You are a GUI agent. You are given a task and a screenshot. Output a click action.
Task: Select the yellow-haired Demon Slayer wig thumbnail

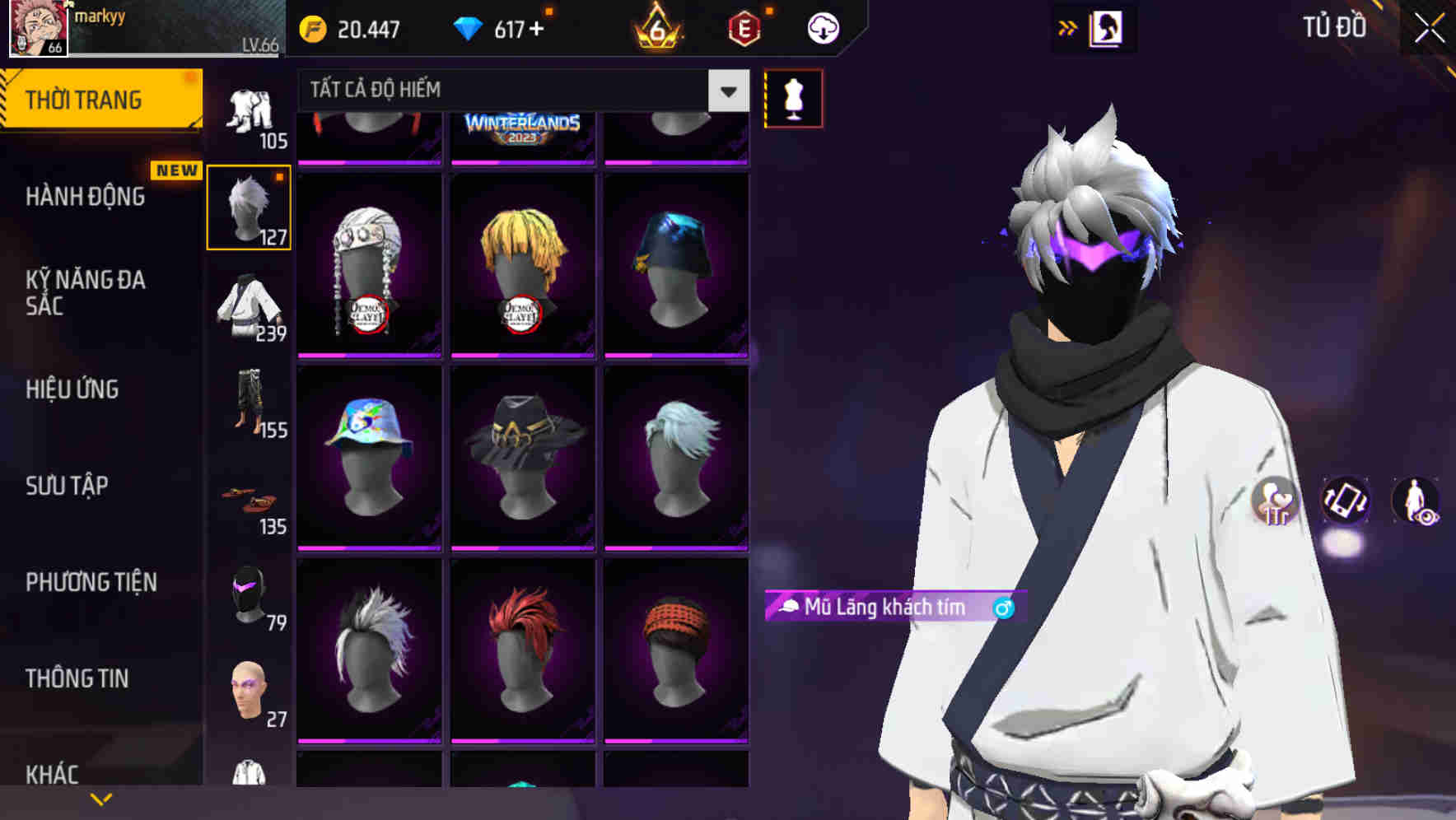click(523, 262)
